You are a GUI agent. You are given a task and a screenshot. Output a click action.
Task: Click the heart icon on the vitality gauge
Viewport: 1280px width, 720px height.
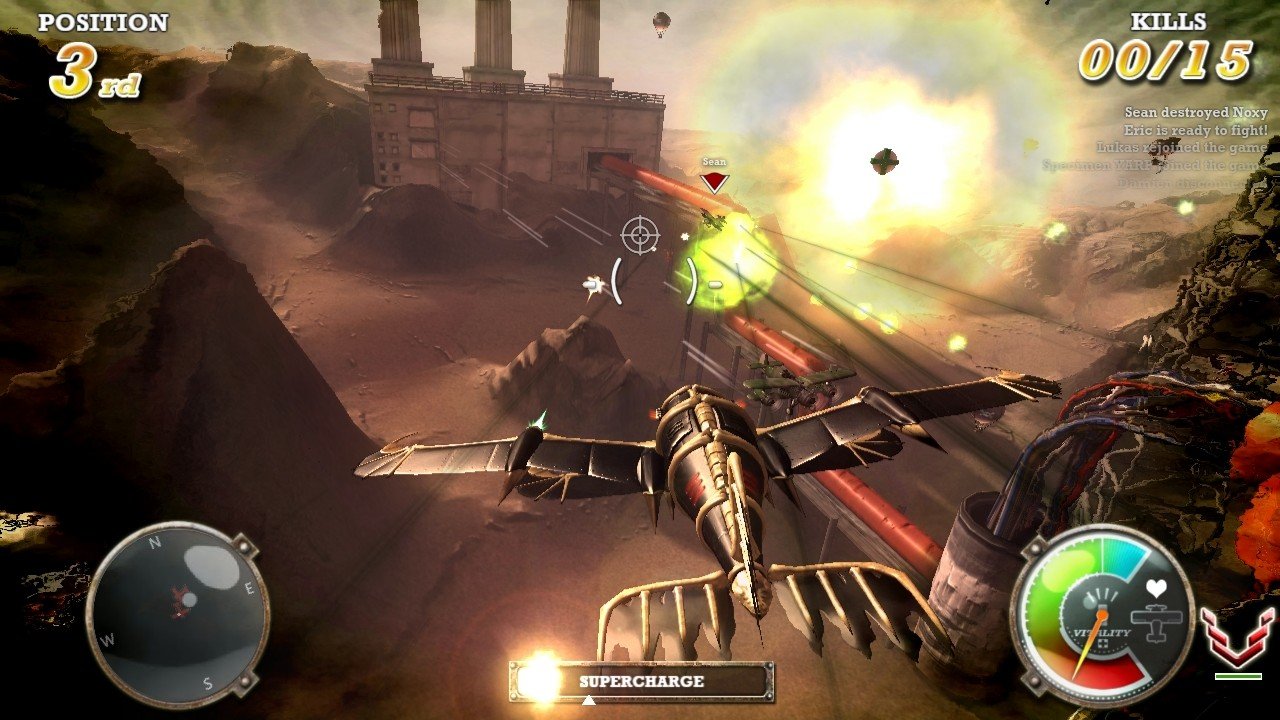tap(1156, 588)
